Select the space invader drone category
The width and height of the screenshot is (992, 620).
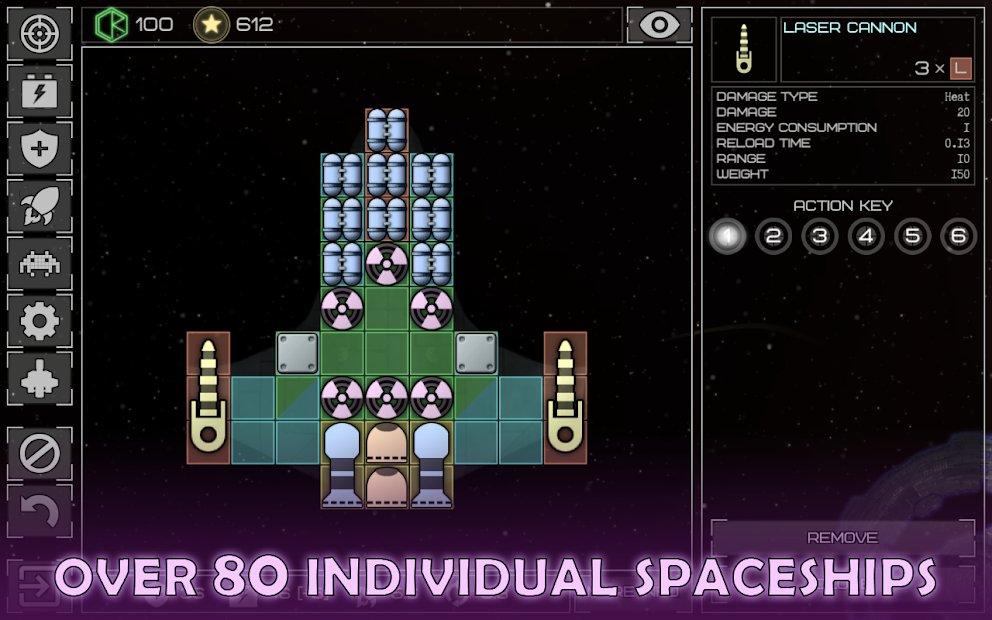pyautogui.click(x=40, y=264)
